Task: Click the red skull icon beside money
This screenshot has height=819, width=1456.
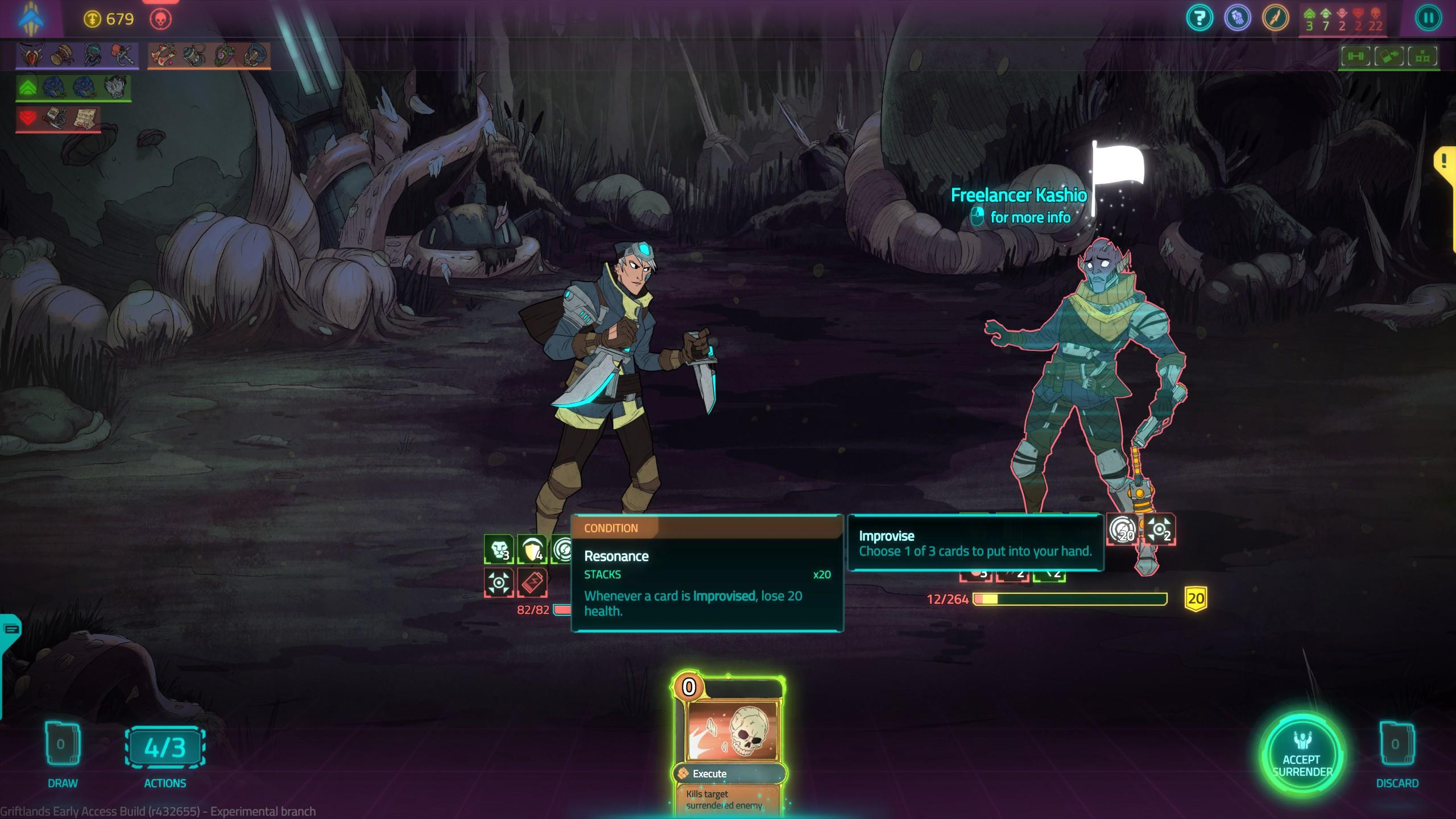Action: (160, 19)
